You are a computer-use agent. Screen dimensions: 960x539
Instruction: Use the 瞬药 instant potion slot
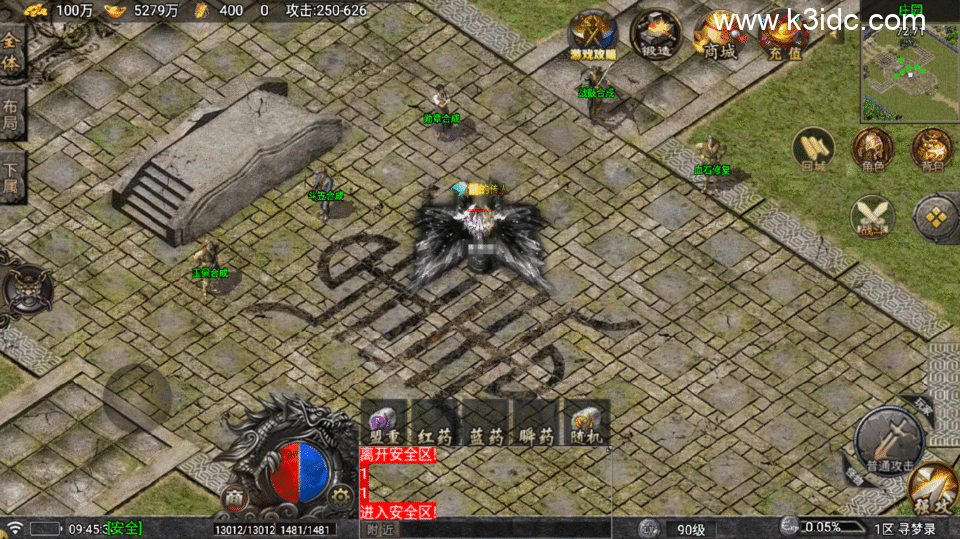click(537, 422)
